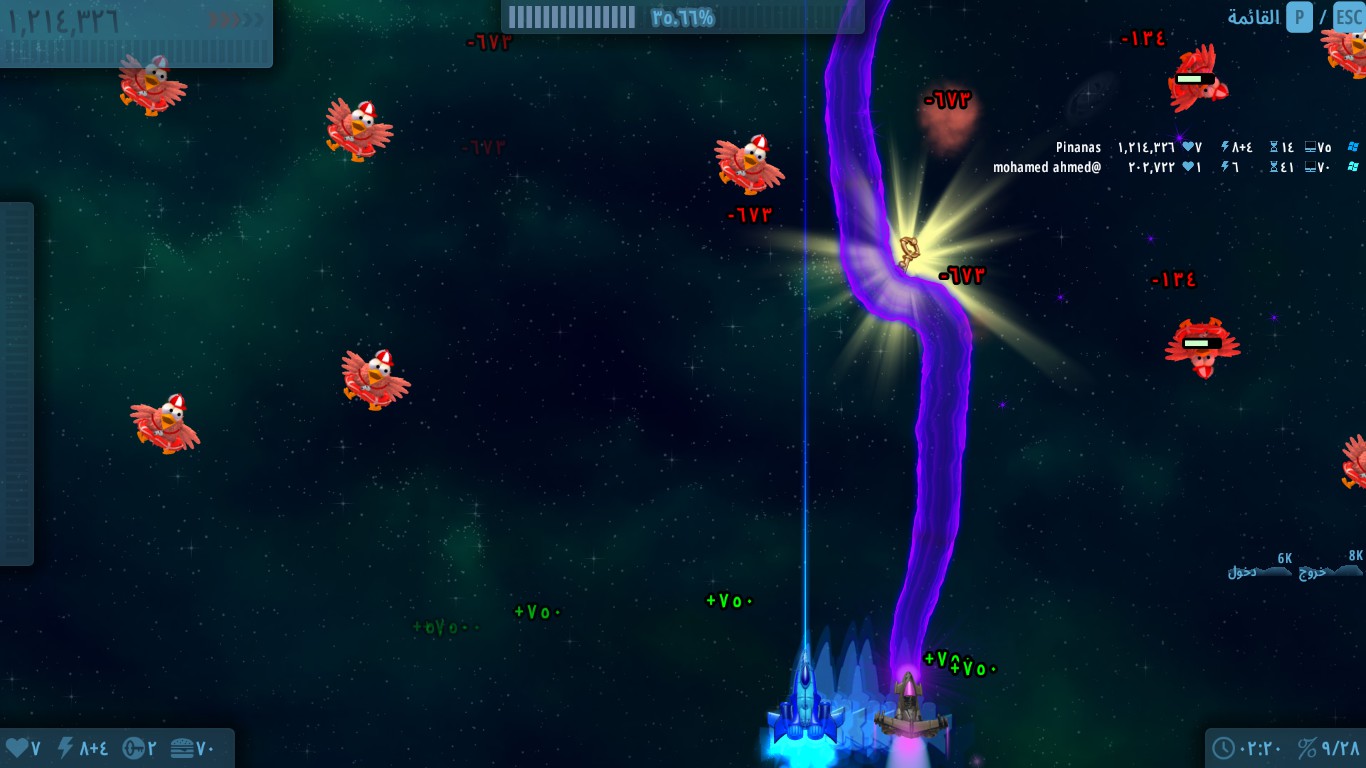This screenshot has width=1366, height=768.
Task: Select the Pinanas player row
Action: coord(1078,148)
